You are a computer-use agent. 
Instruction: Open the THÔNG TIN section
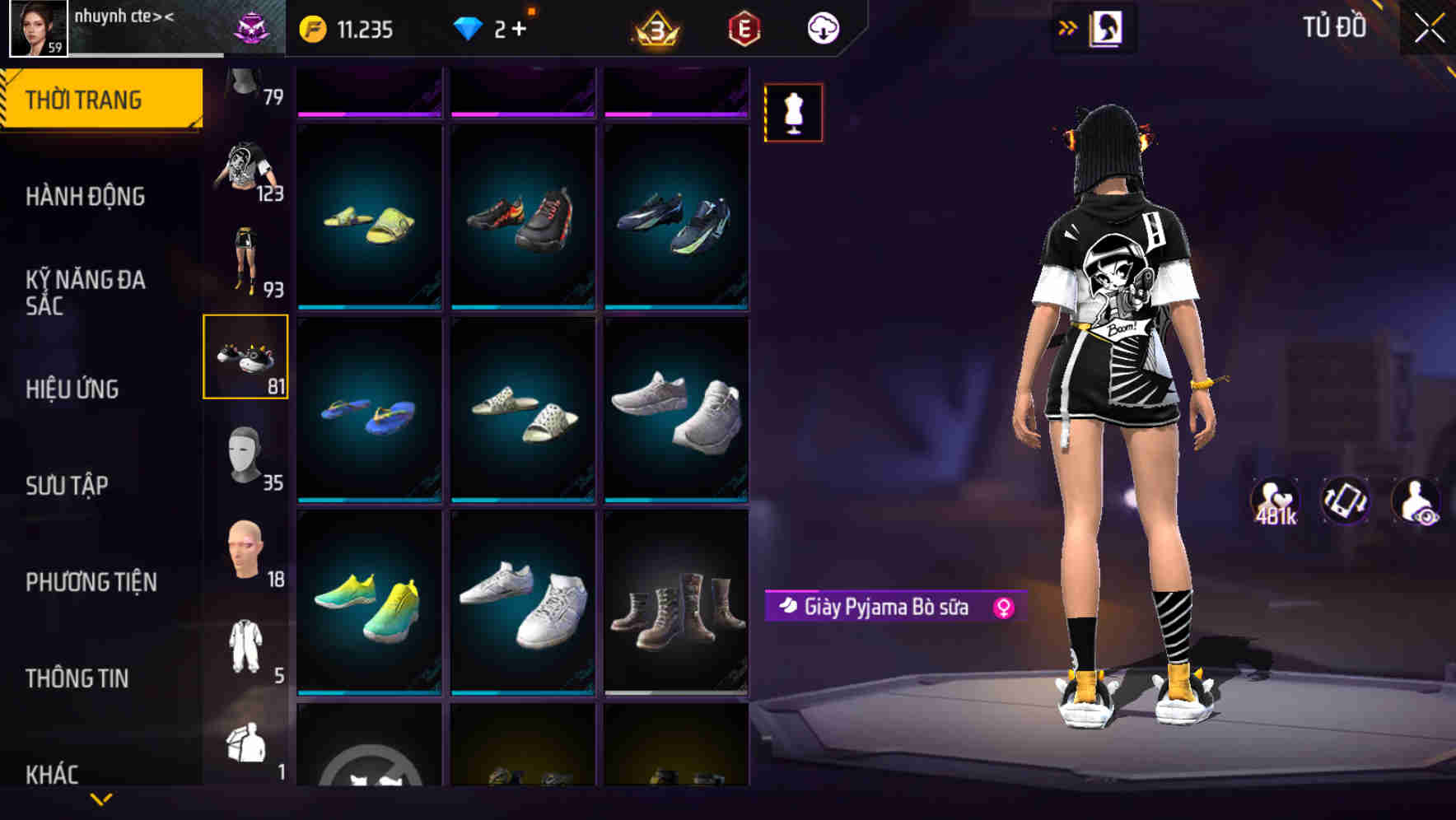79,678
